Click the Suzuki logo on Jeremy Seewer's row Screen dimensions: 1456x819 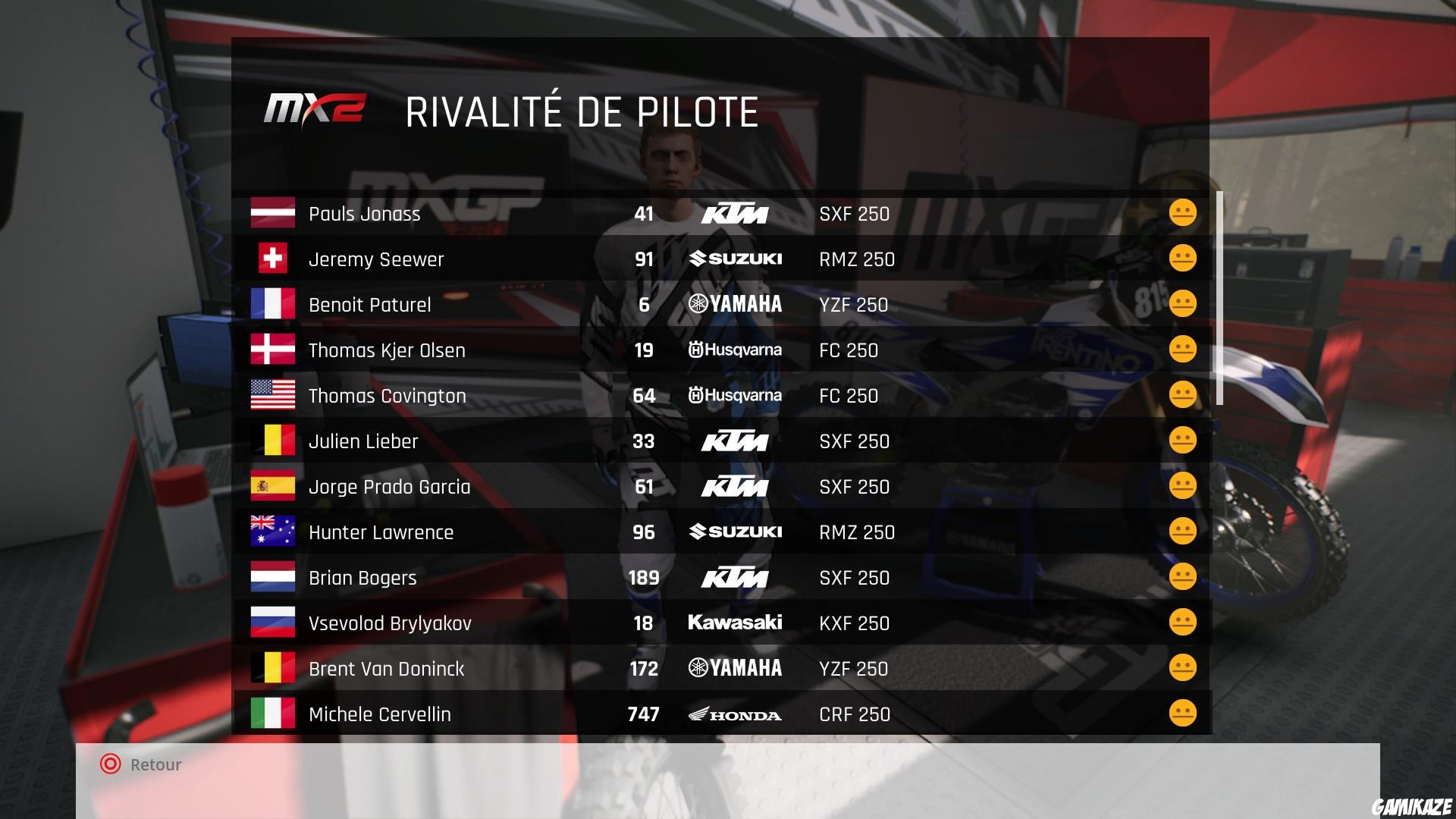(x=735, y=259)
